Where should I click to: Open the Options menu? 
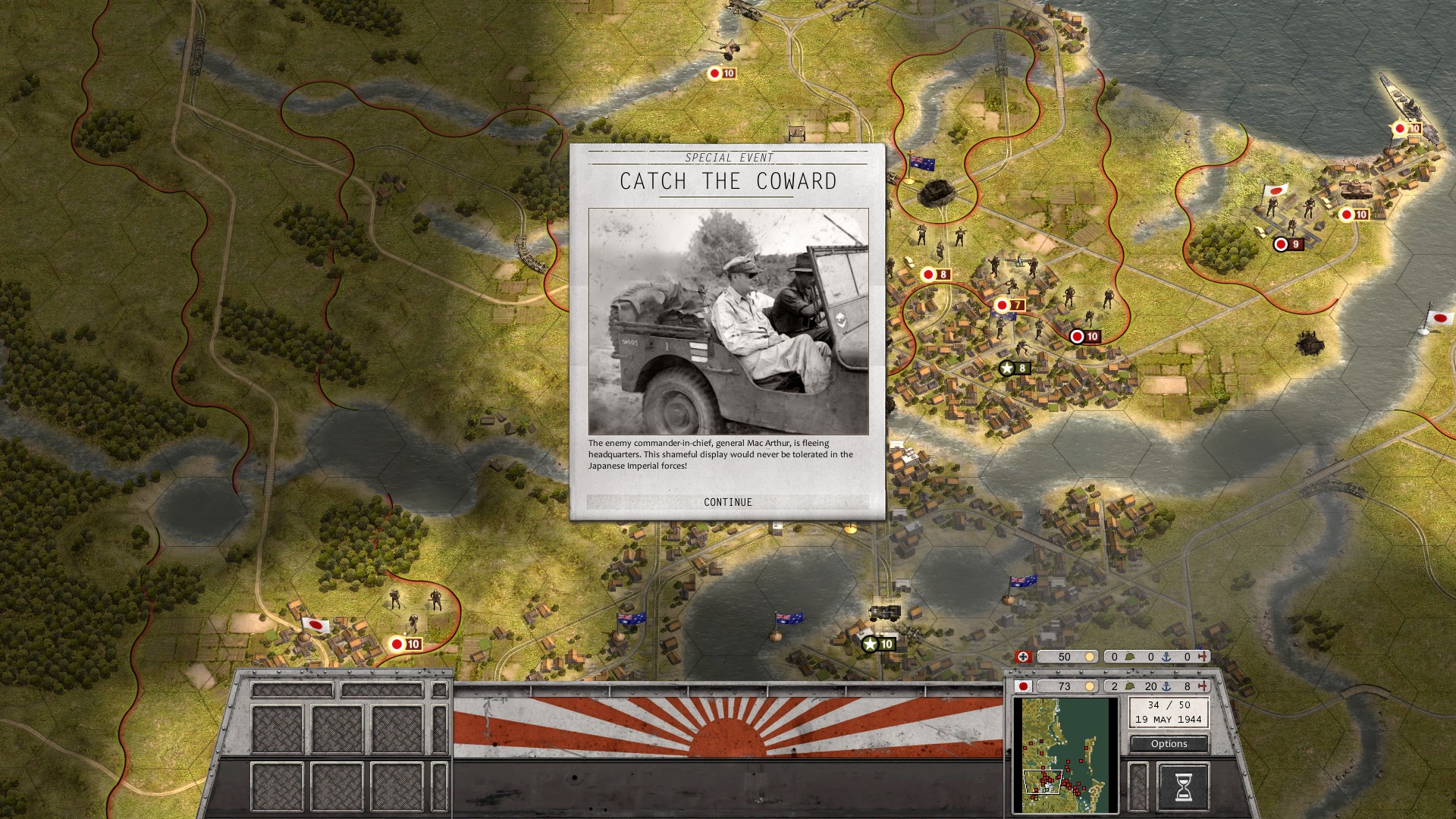click(x=1168, y=744)
